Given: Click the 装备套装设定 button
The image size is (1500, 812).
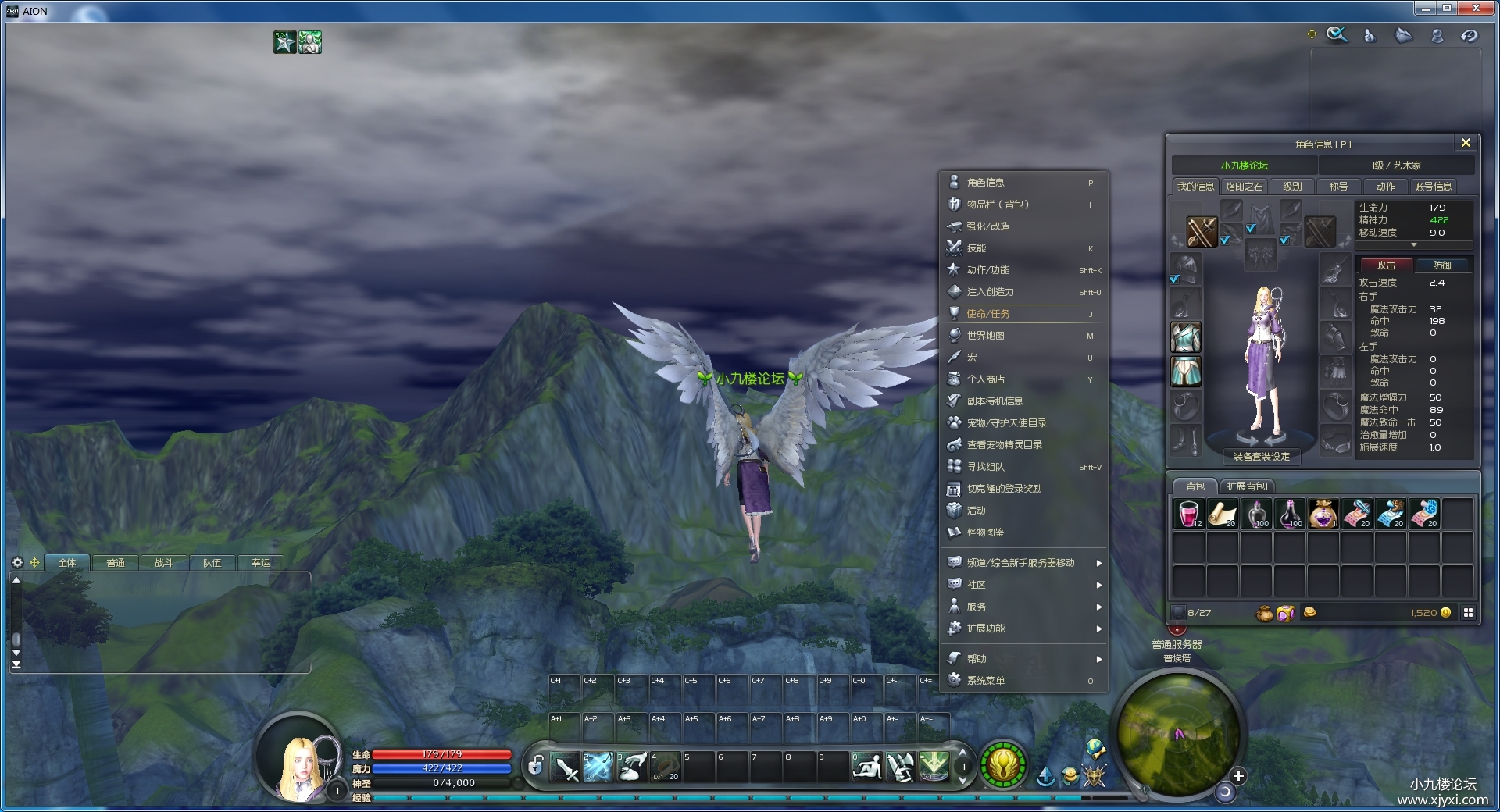Looking at the screenshot, I should click(1262, 457).
